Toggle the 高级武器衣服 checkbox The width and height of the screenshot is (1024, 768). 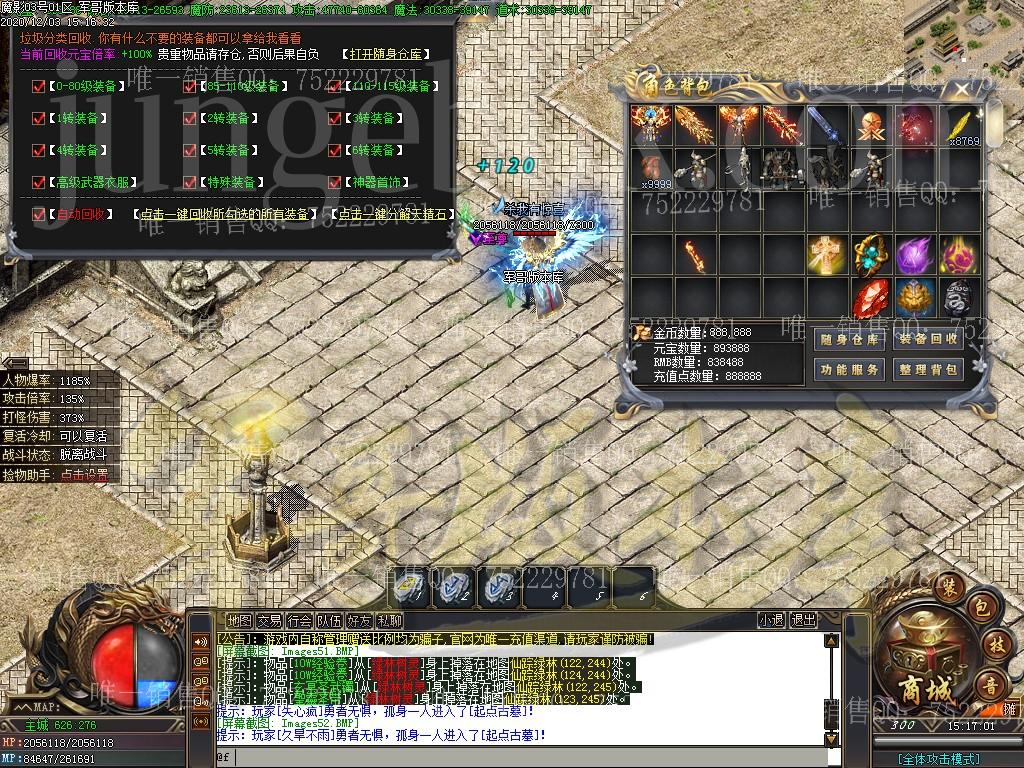38,183
